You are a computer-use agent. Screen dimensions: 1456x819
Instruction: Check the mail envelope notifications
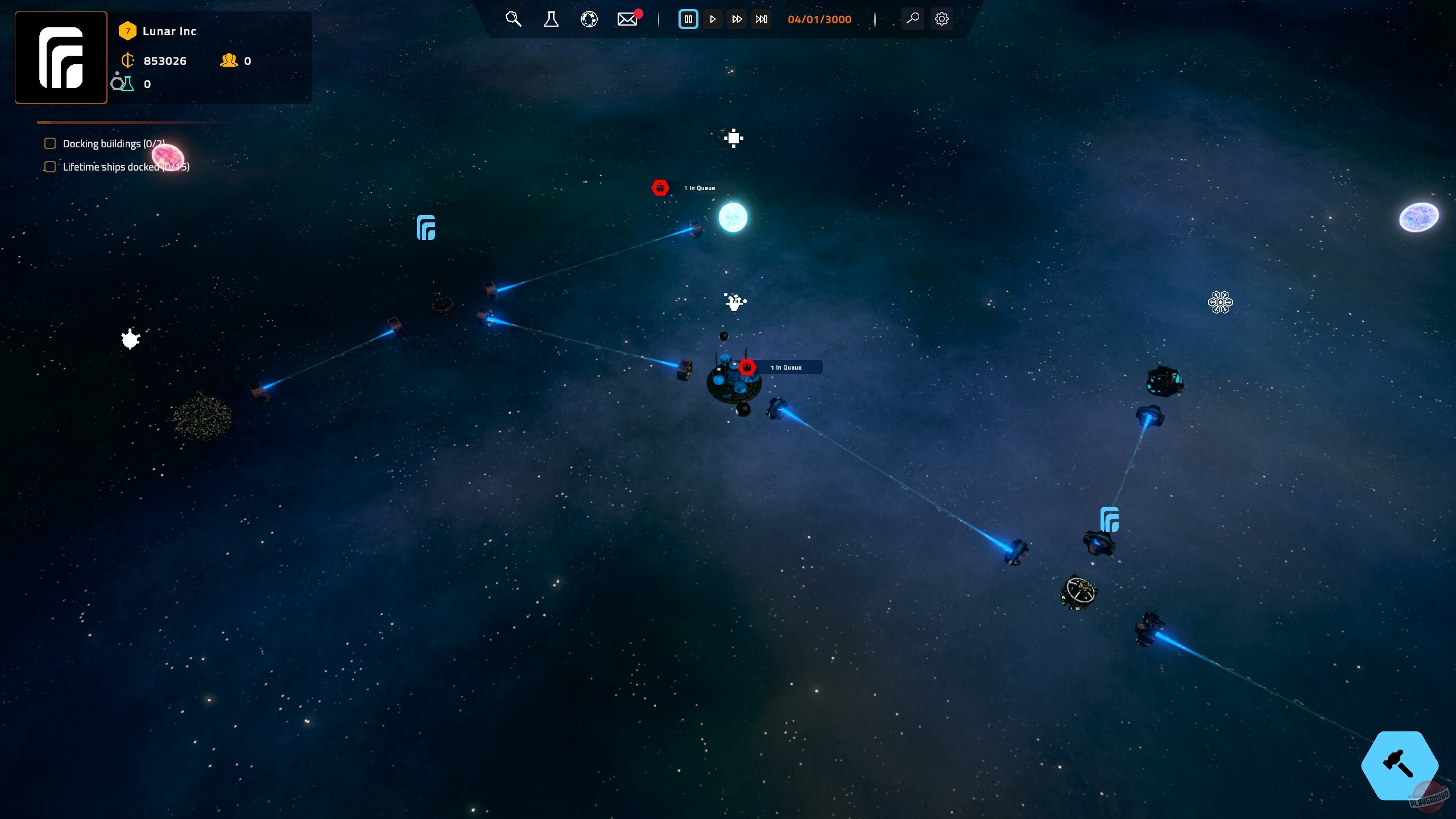click(627, 19)
